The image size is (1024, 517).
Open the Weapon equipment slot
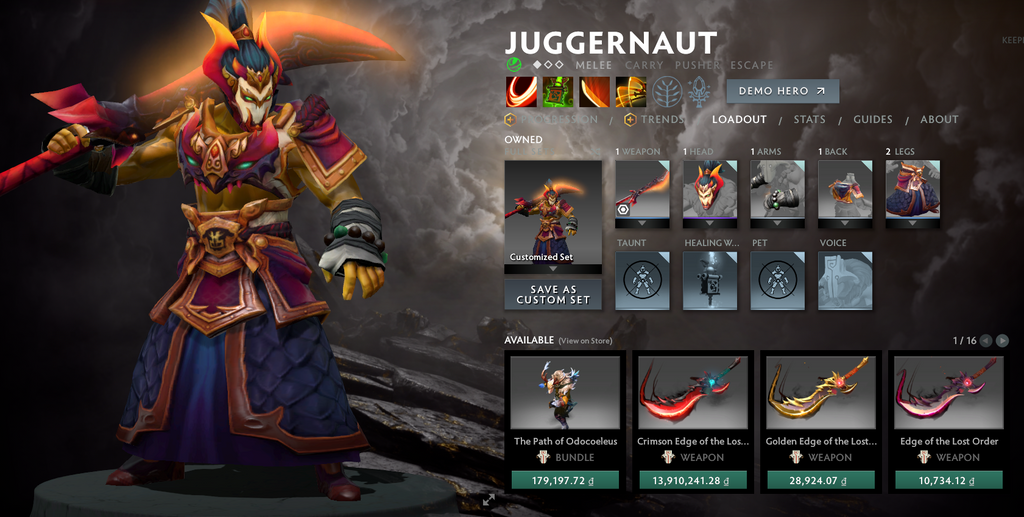(642, 189)
